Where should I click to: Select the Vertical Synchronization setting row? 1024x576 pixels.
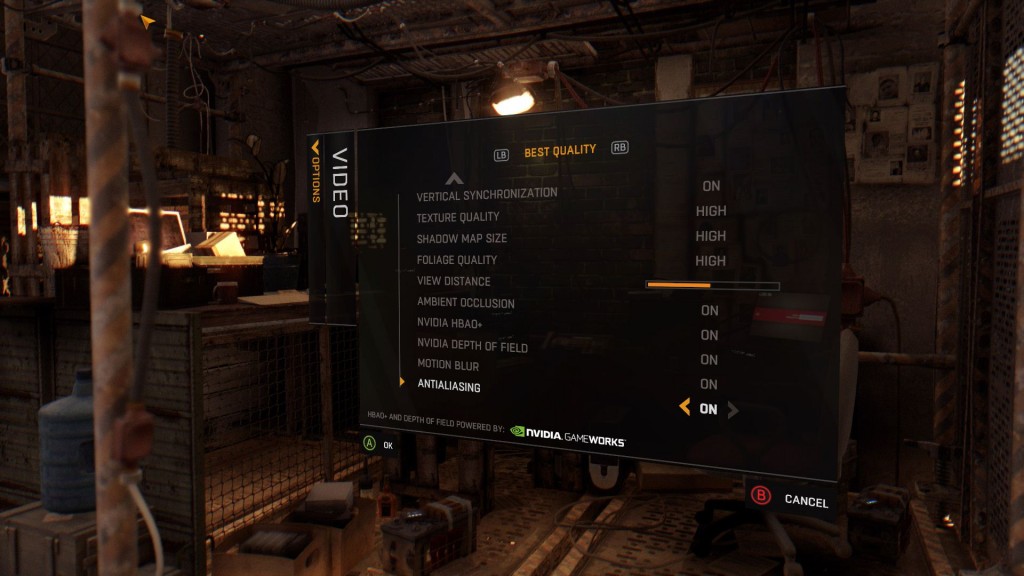pyautogui.click(x=487, y=193)
